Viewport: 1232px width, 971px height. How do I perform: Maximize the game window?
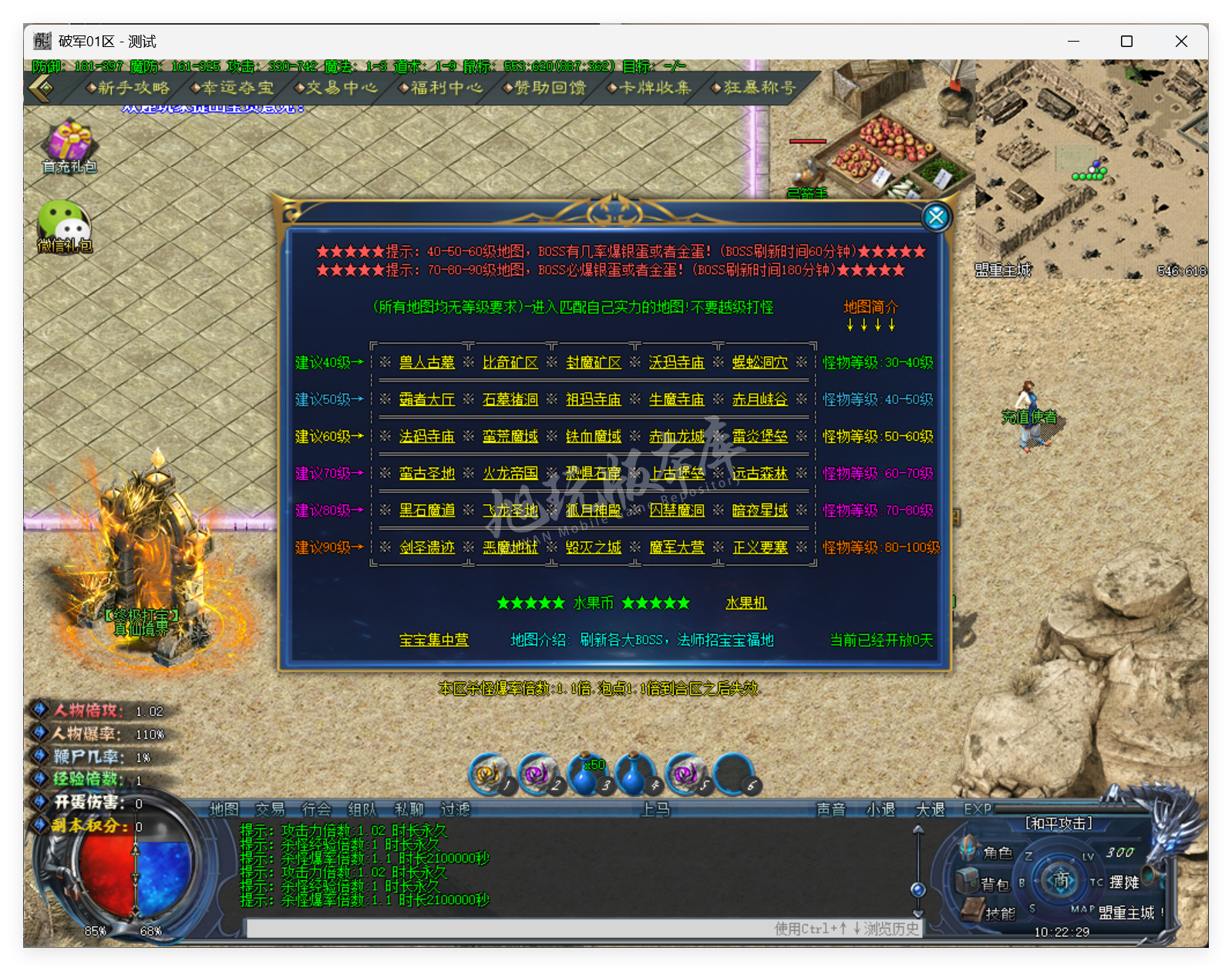point(1126,42)
